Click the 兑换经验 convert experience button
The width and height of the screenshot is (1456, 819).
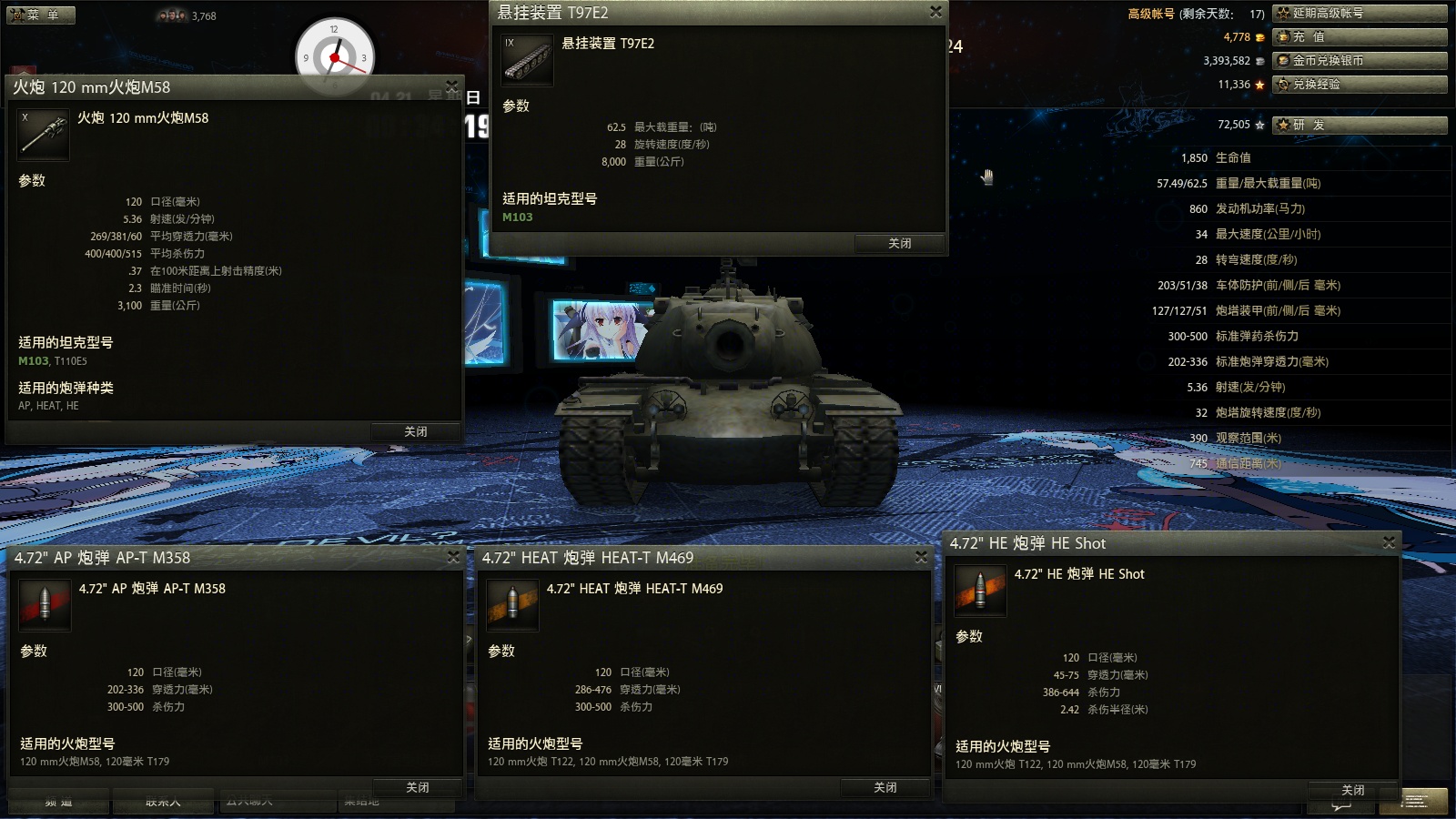[1360, 84]
